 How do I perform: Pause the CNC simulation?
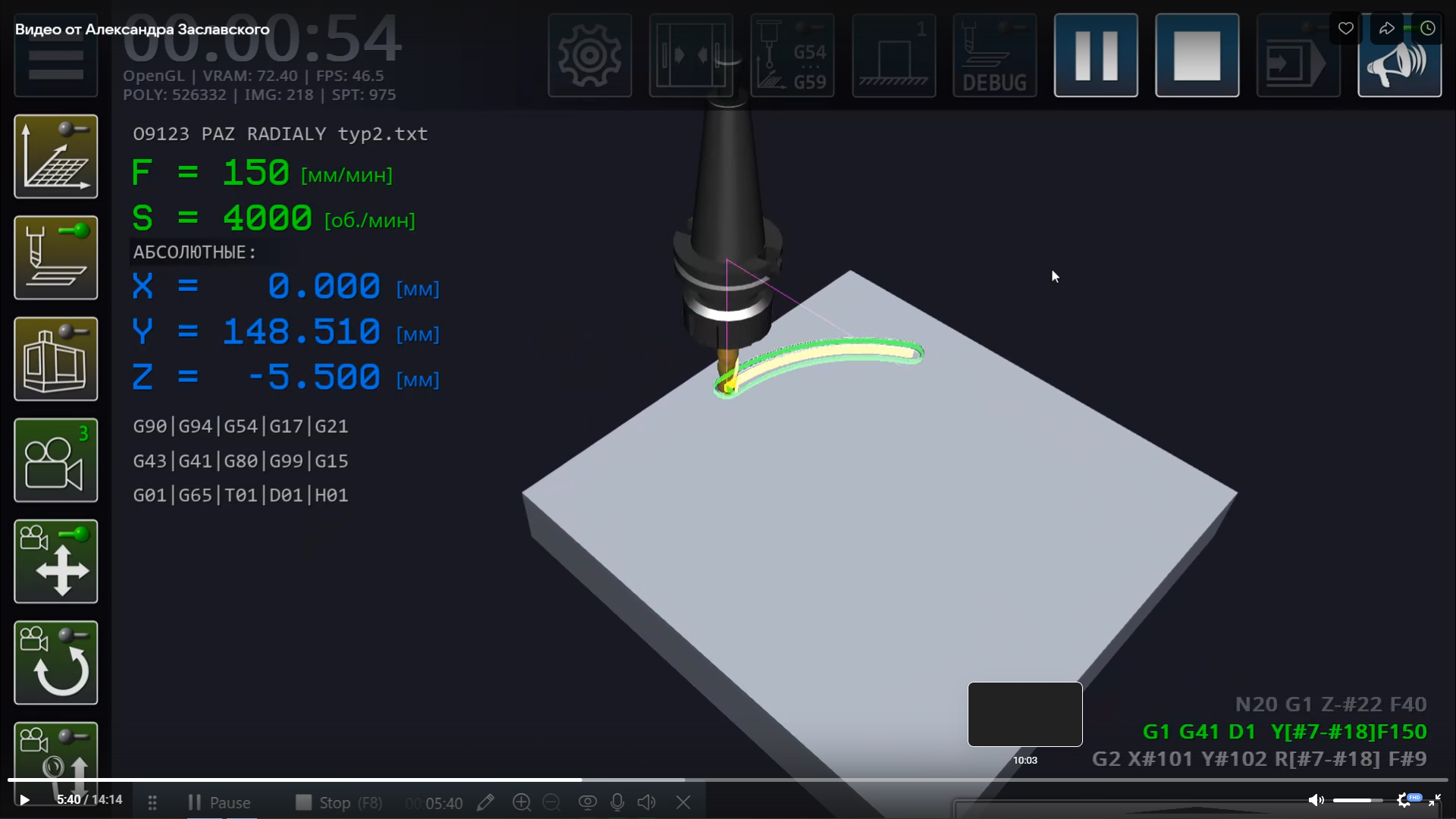tap(1095, 55)
